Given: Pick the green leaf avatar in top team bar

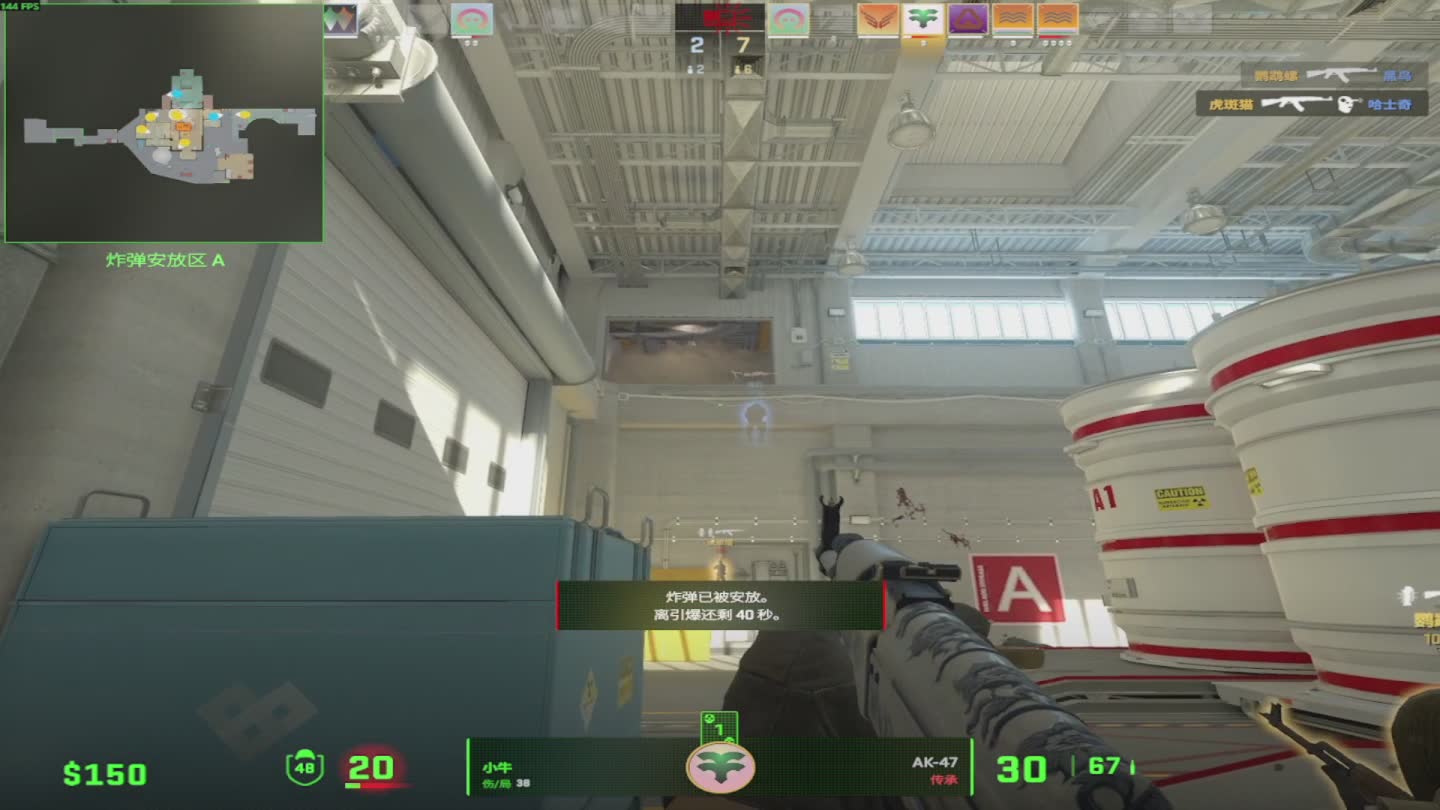Looking at the screenshot, I should (923, 19).
